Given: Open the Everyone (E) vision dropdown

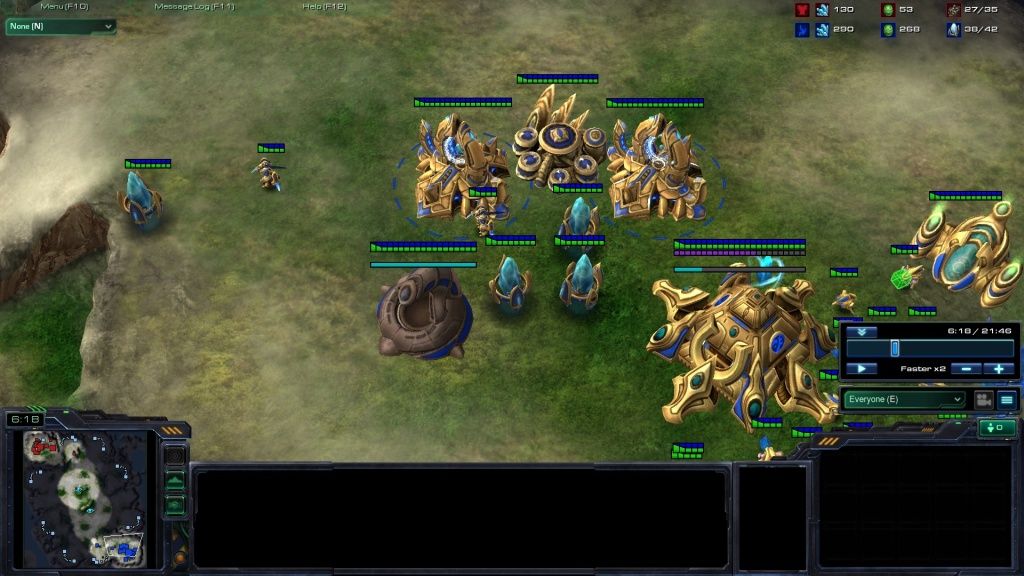Looking at the screenshot, I should tap(905, 400).
